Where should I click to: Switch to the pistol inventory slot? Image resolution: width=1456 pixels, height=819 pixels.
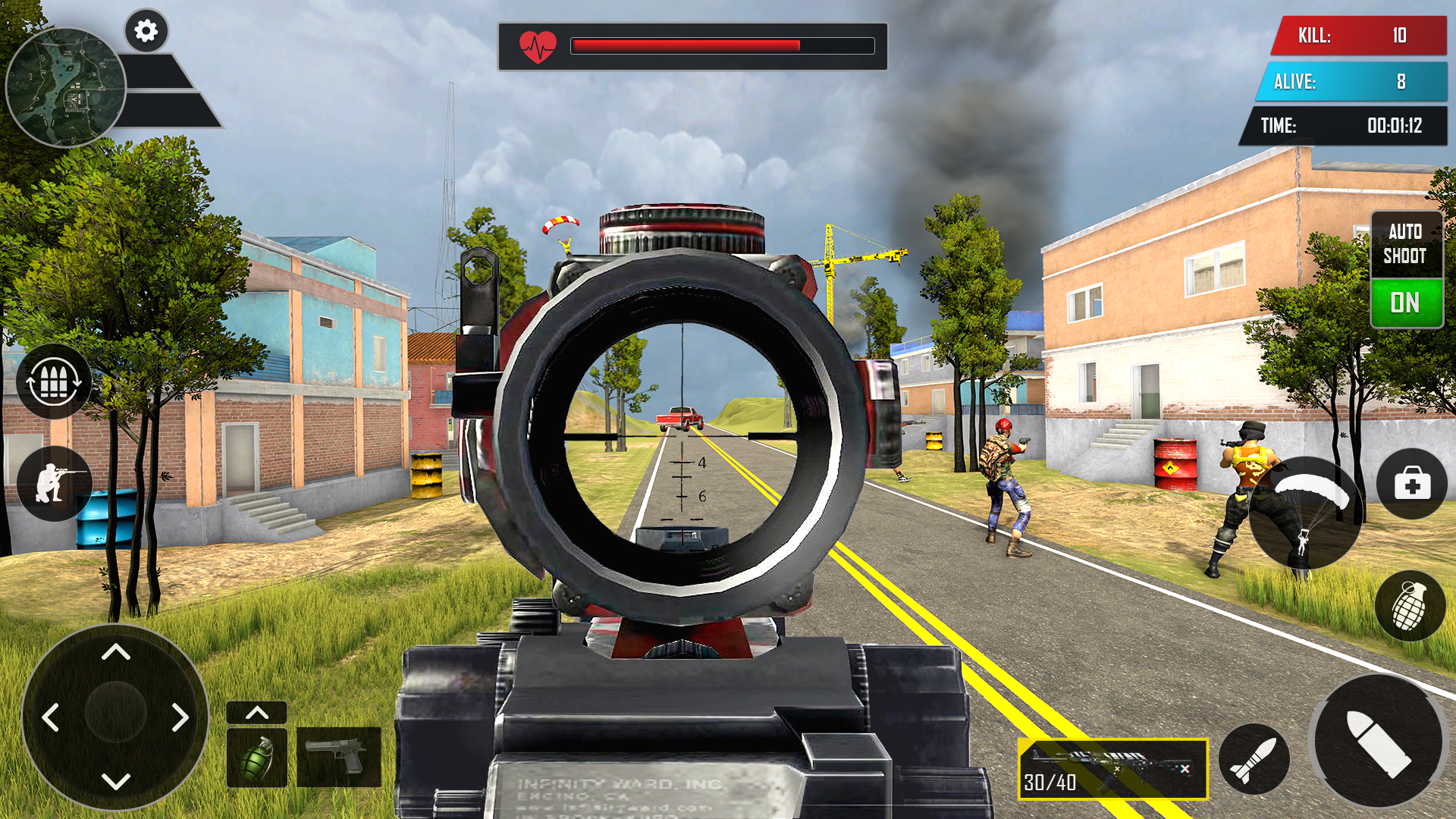point(340,758)
